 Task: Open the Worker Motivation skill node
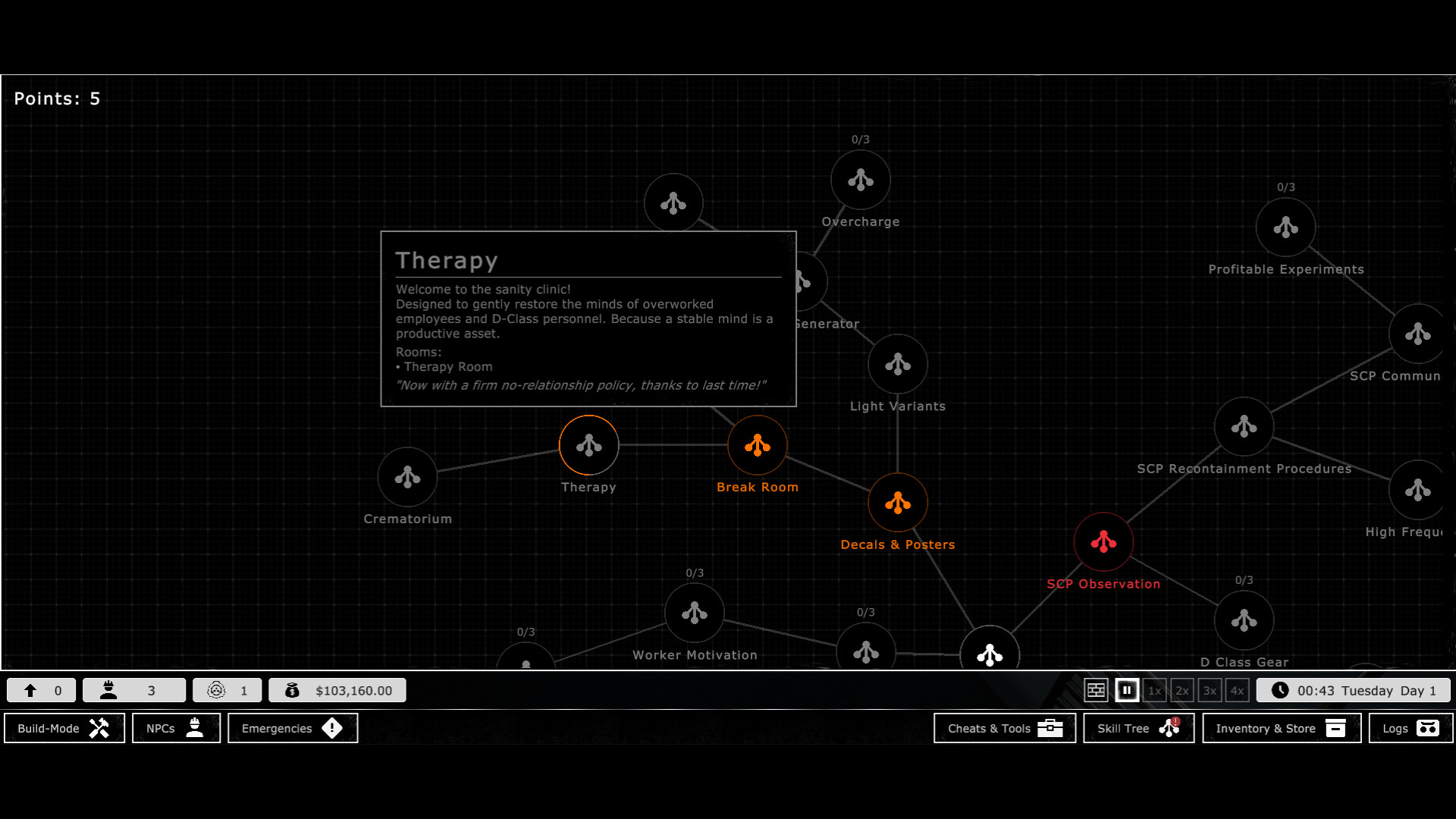tap(695, 613)
